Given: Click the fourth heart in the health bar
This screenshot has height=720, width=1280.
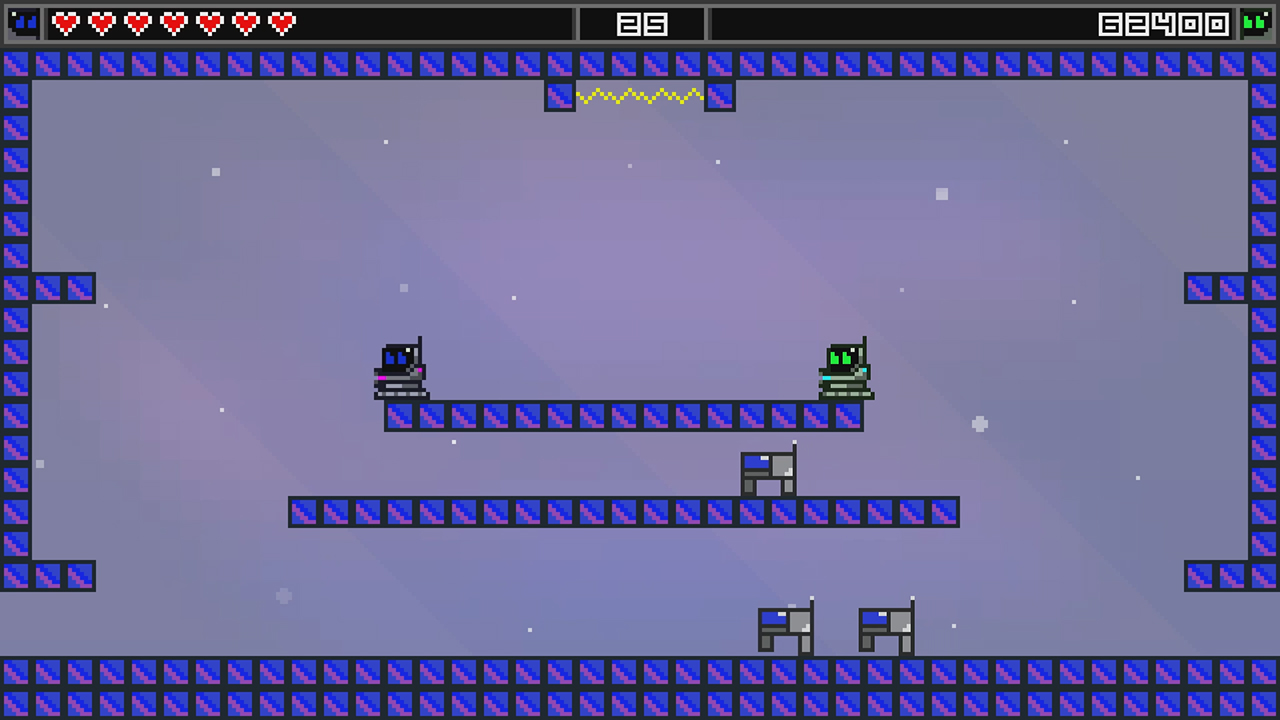Looking at the screenshot, I should click(173, 24).
